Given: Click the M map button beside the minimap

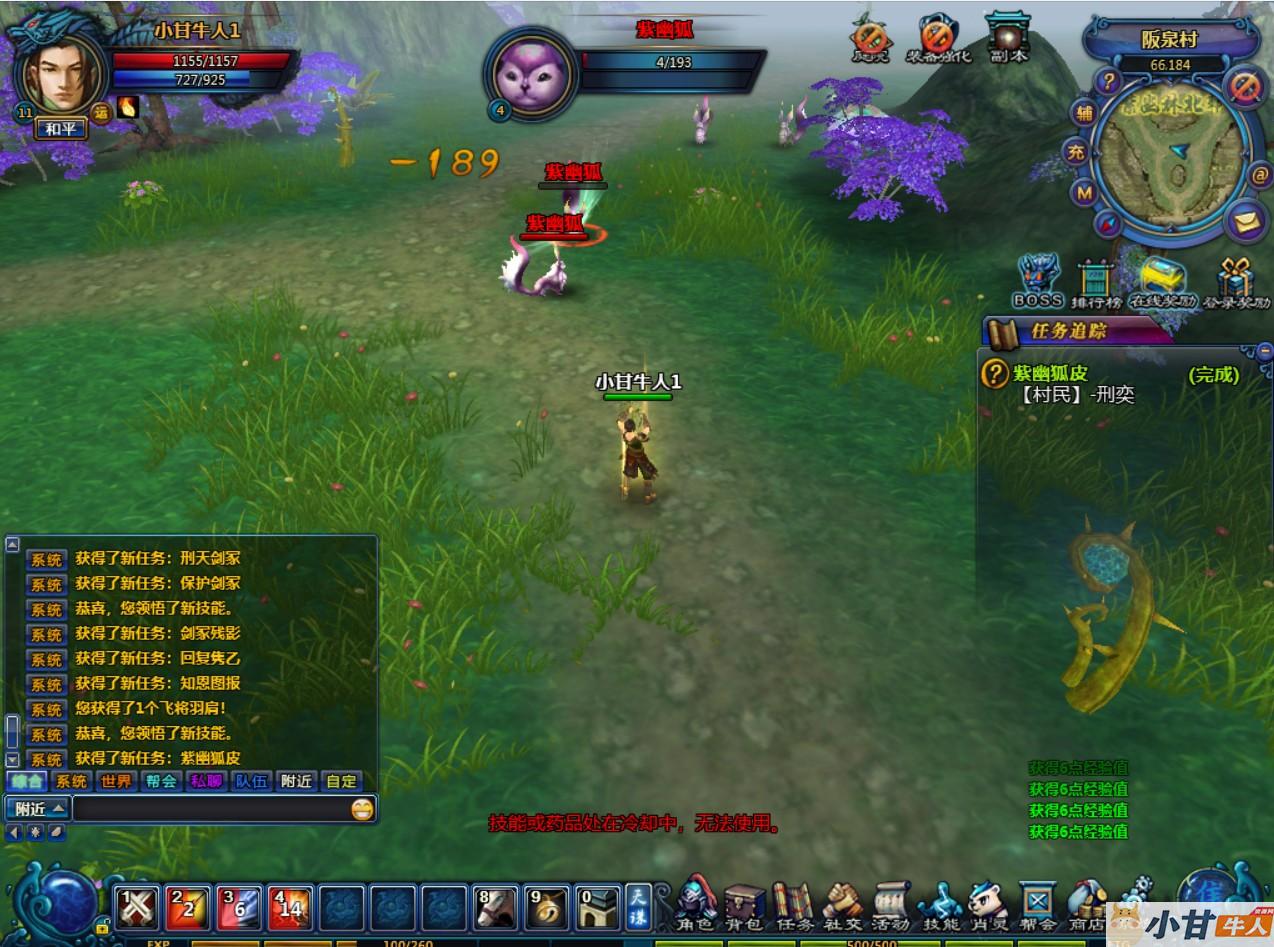Looking at the screenshot, I should 1084,191.
